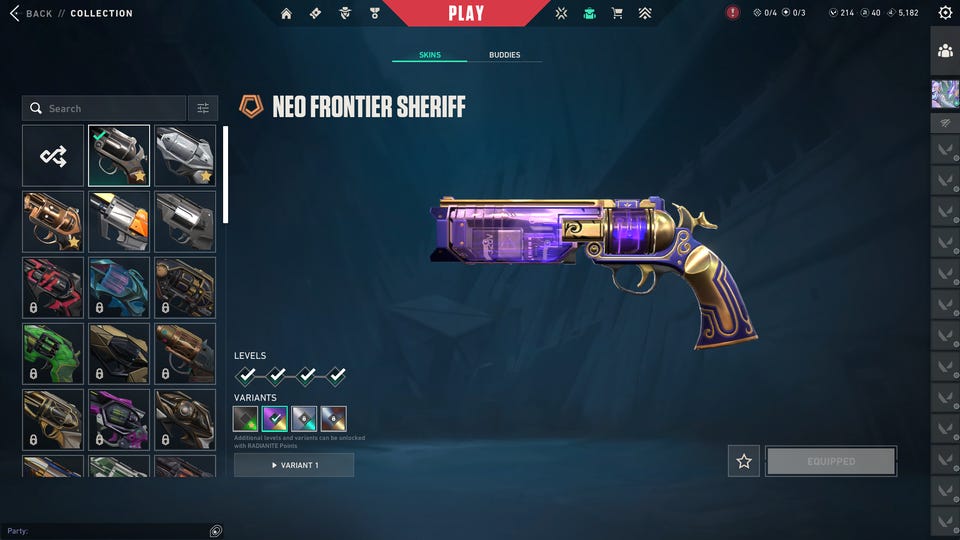Play the Variant 1 preview video
The width and height of the screenshot is (960, 540).
point(294,465)
